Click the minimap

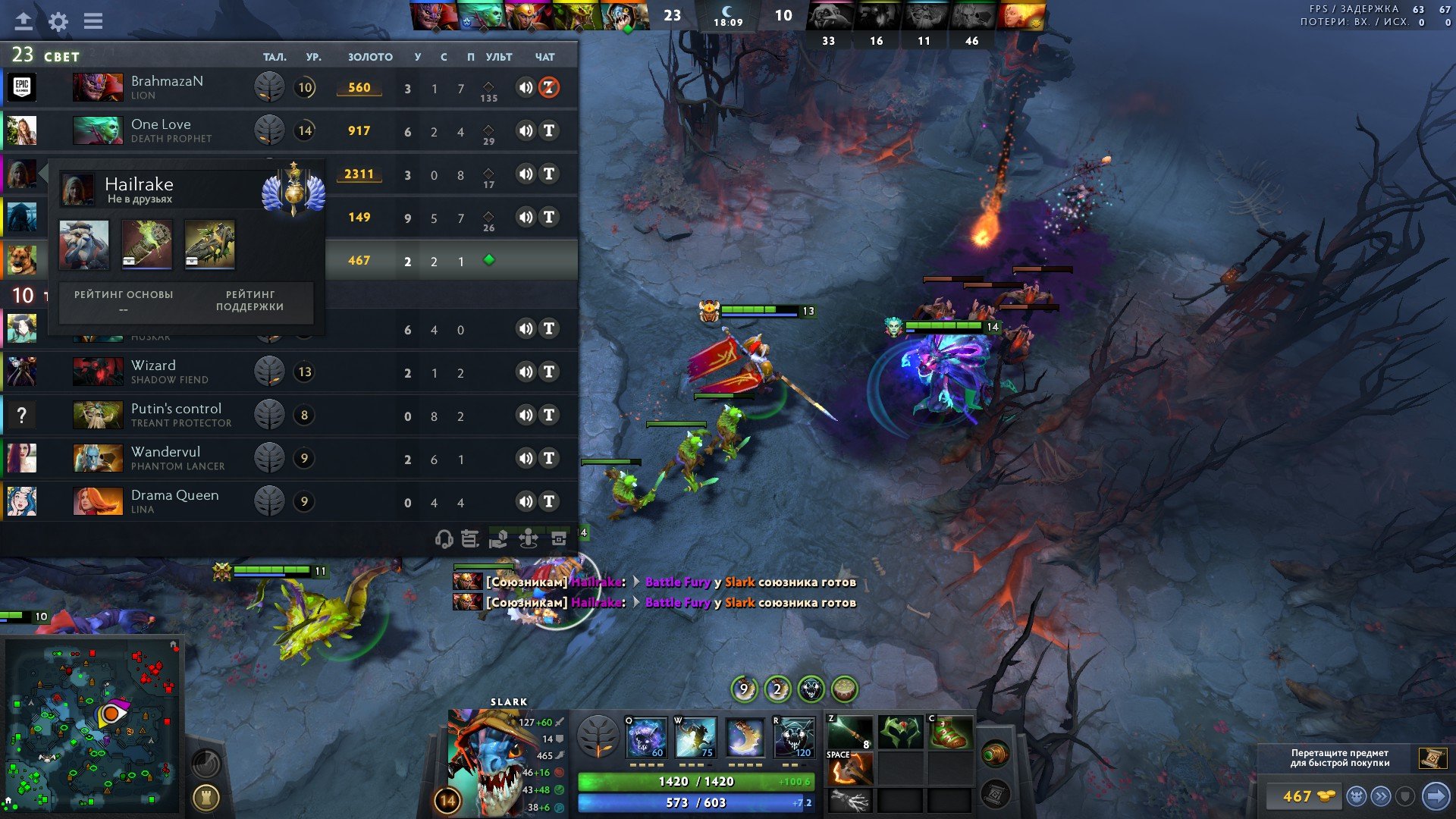click(93, 724)
